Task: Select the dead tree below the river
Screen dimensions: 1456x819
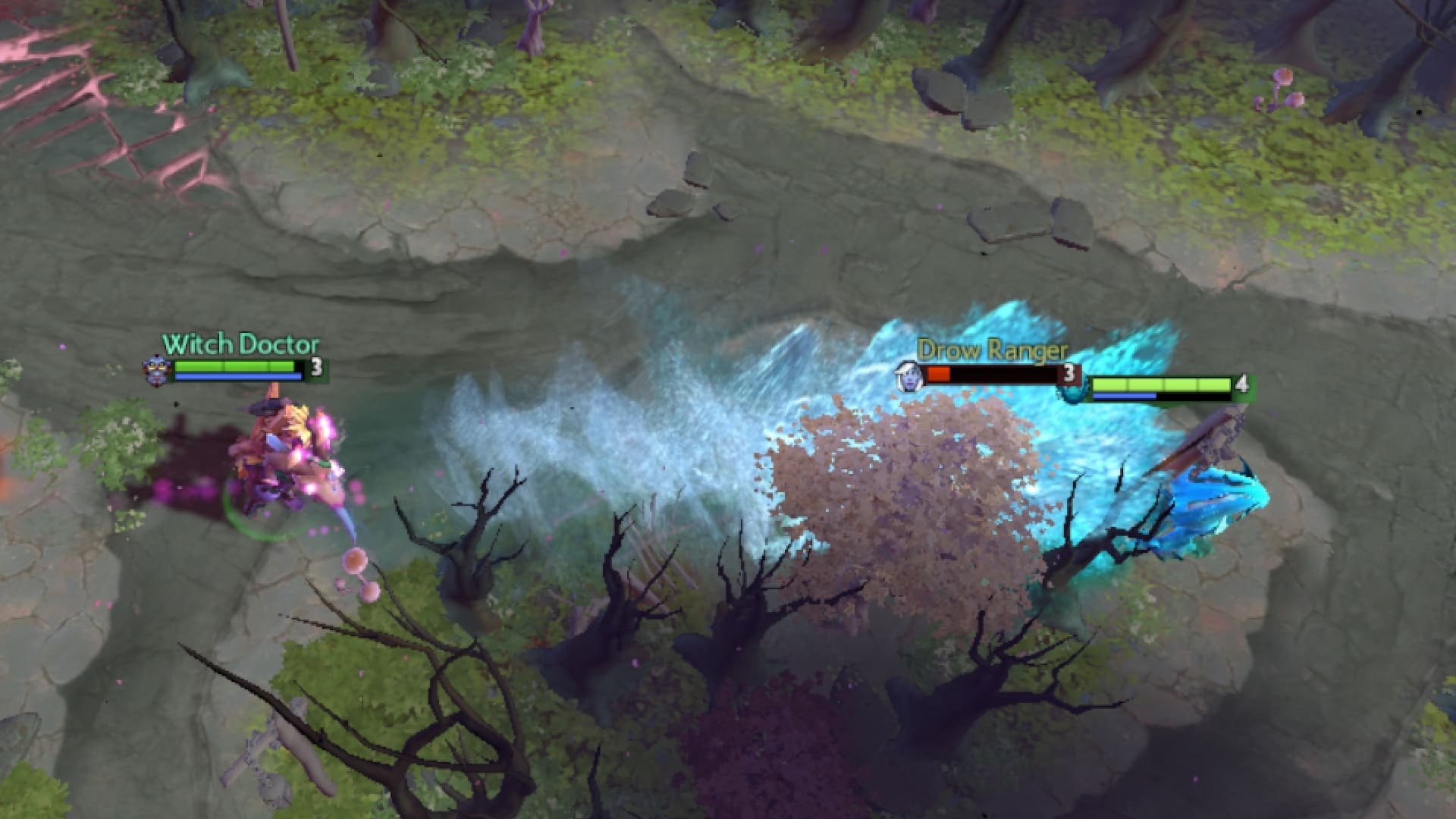Action: (478, 546)
